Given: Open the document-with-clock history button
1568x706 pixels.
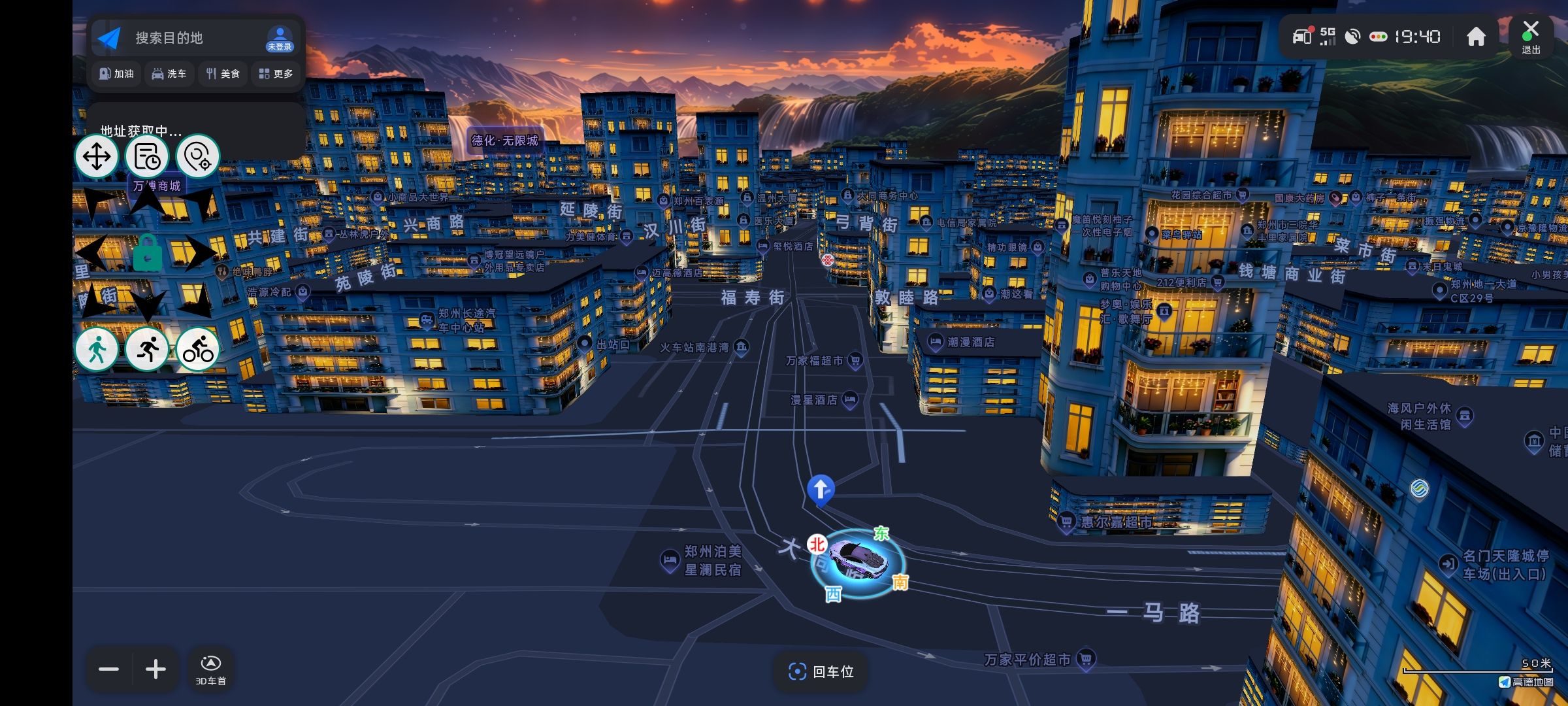Looking at the screenshot, I should 147,157.
